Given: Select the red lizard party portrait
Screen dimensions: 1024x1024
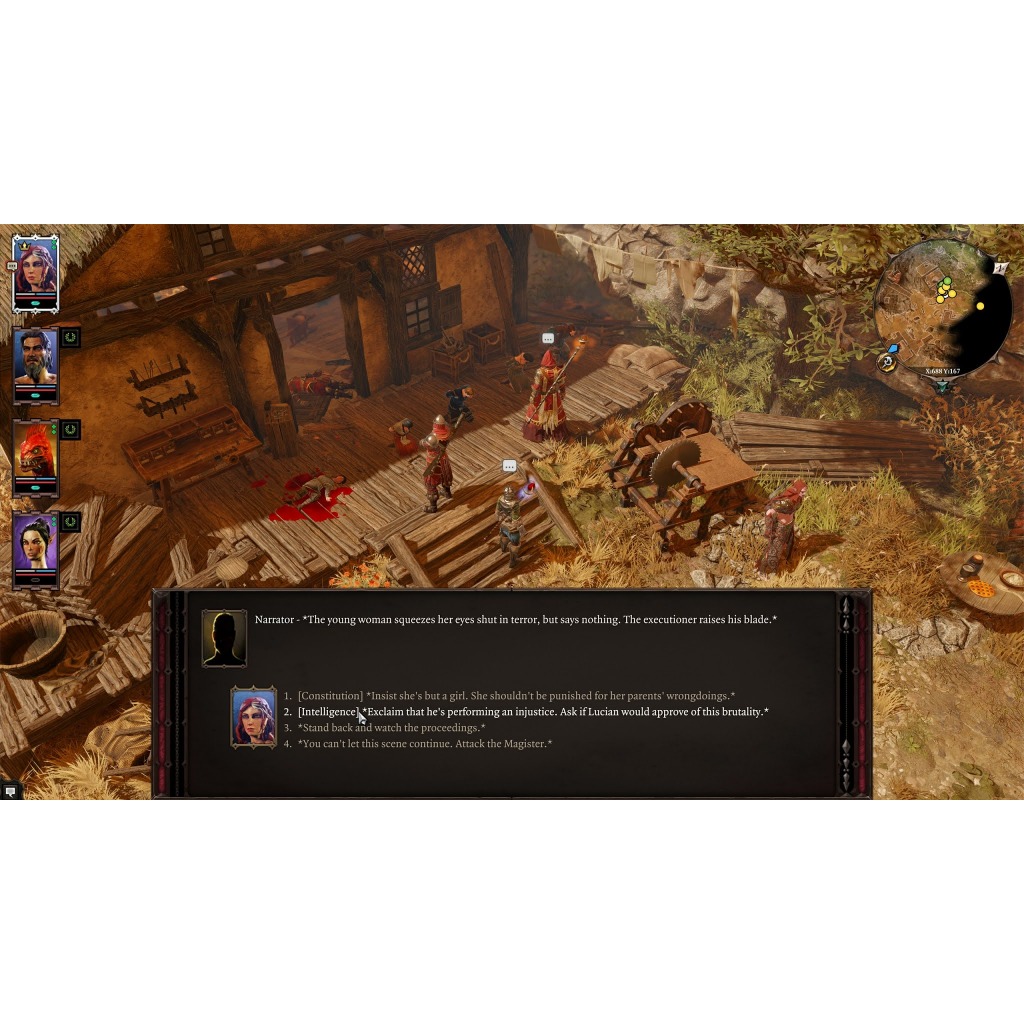Looking at the screenshot, I should (x=35, y=456).
